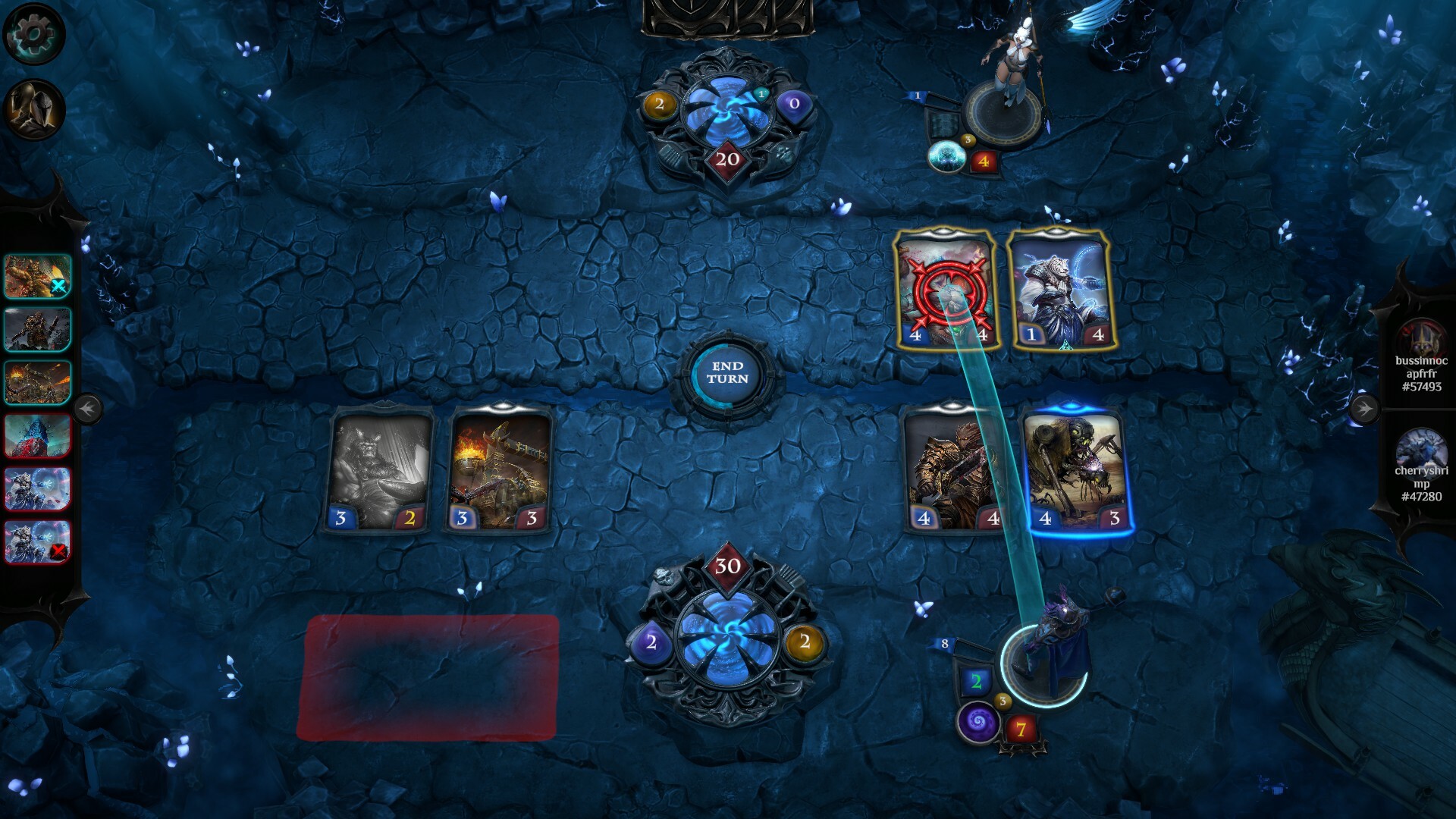Click the opponent's gold coin counter showing 5

968,139
